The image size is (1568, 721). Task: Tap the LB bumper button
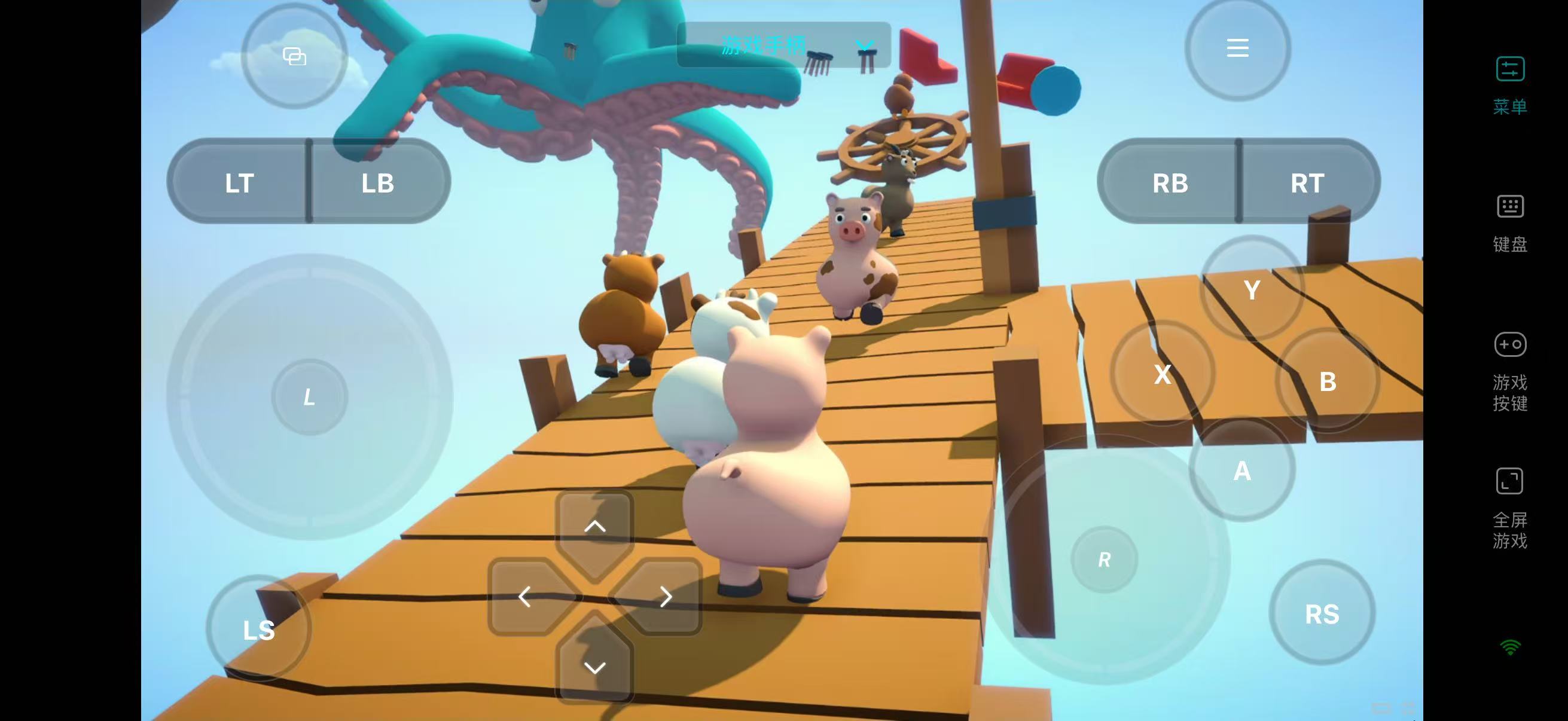click(x=378, y=182)
